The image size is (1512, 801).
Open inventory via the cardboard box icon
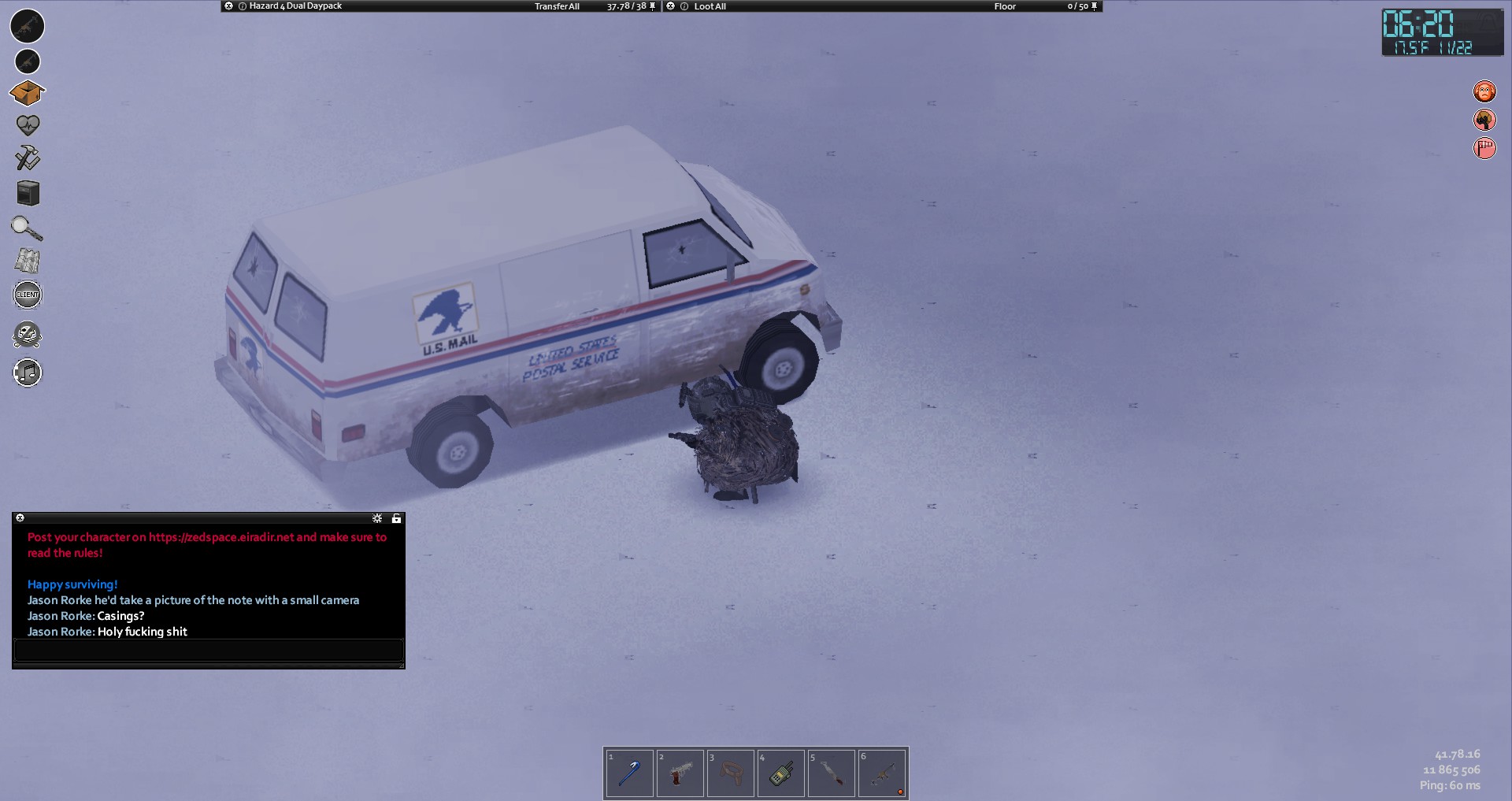coord(28,94)
